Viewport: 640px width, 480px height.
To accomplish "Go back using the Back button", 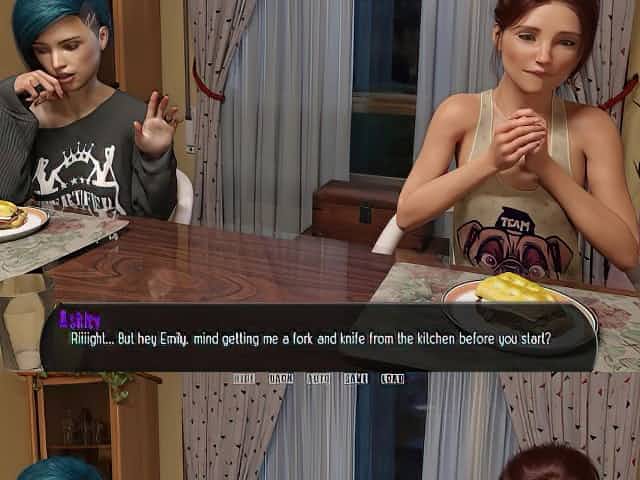I will 281,379.
